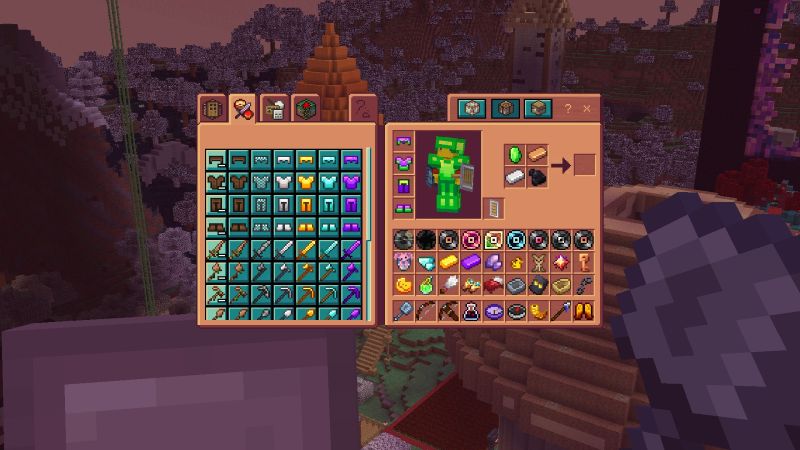800x450 pixels.
Task: Choose the purple netherite sword recipe
Action: coord(350,248)
